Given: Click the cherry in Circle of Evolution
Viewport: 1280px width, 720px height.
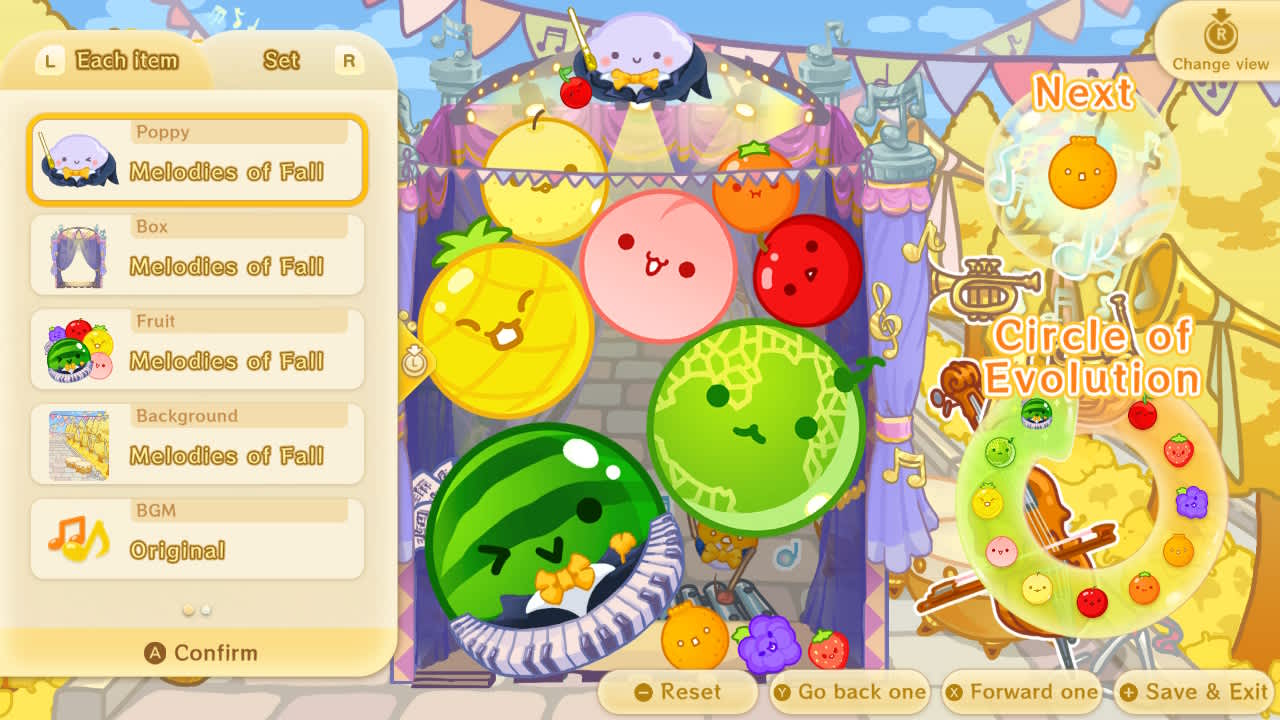Looking at the screenshot, I should pos(1143,414).
